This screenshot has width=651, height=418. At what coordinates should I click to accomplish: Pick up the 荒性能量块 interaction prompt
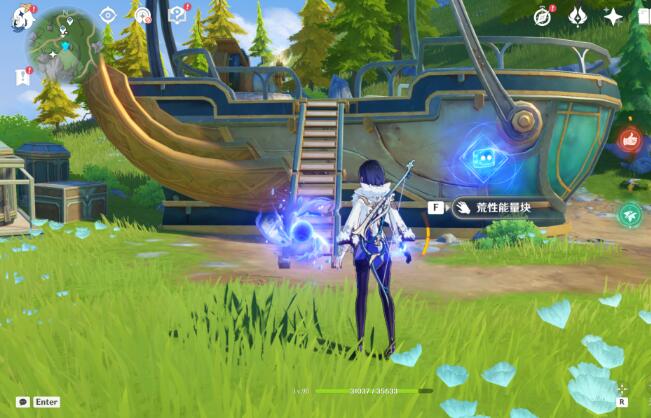coord(492,208)
